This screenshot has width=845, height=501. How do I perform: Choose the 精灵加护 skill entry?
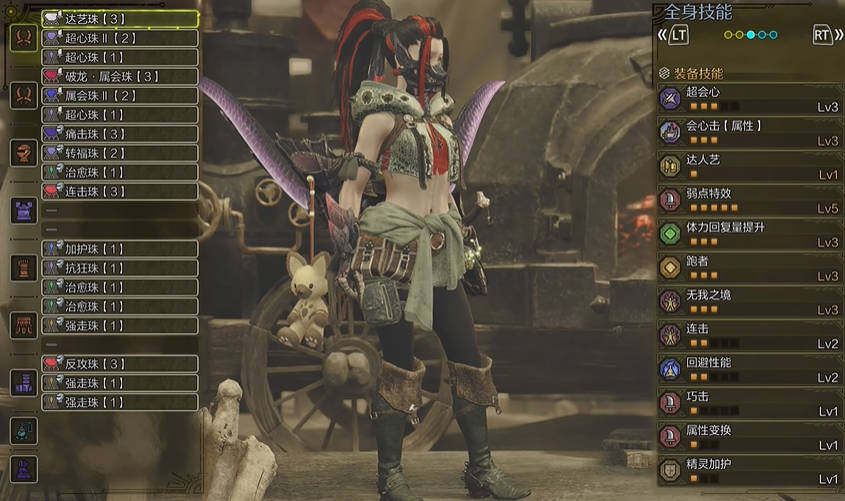pos(749,470)
